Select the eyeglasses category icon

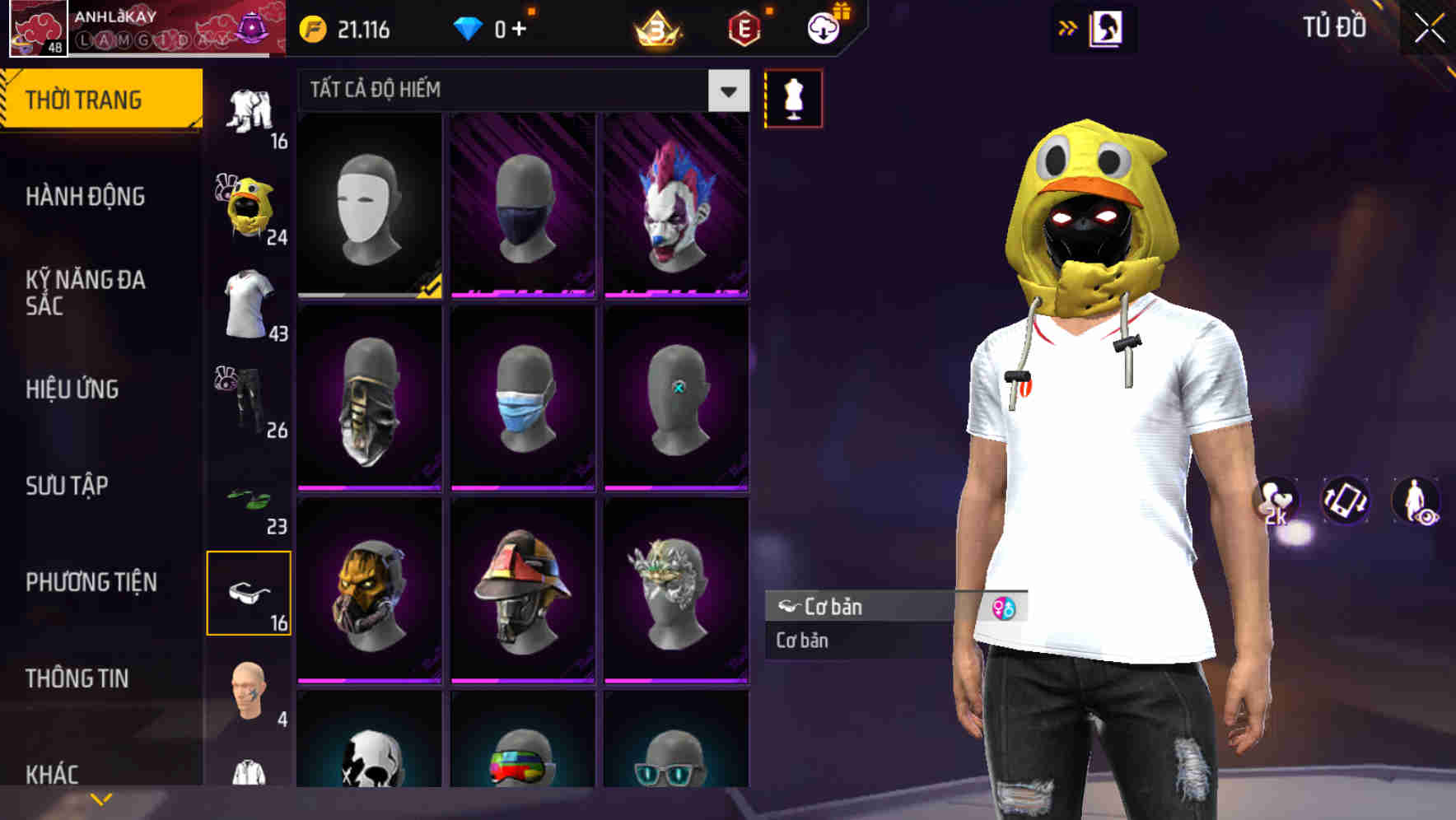[x=248, y=593]
